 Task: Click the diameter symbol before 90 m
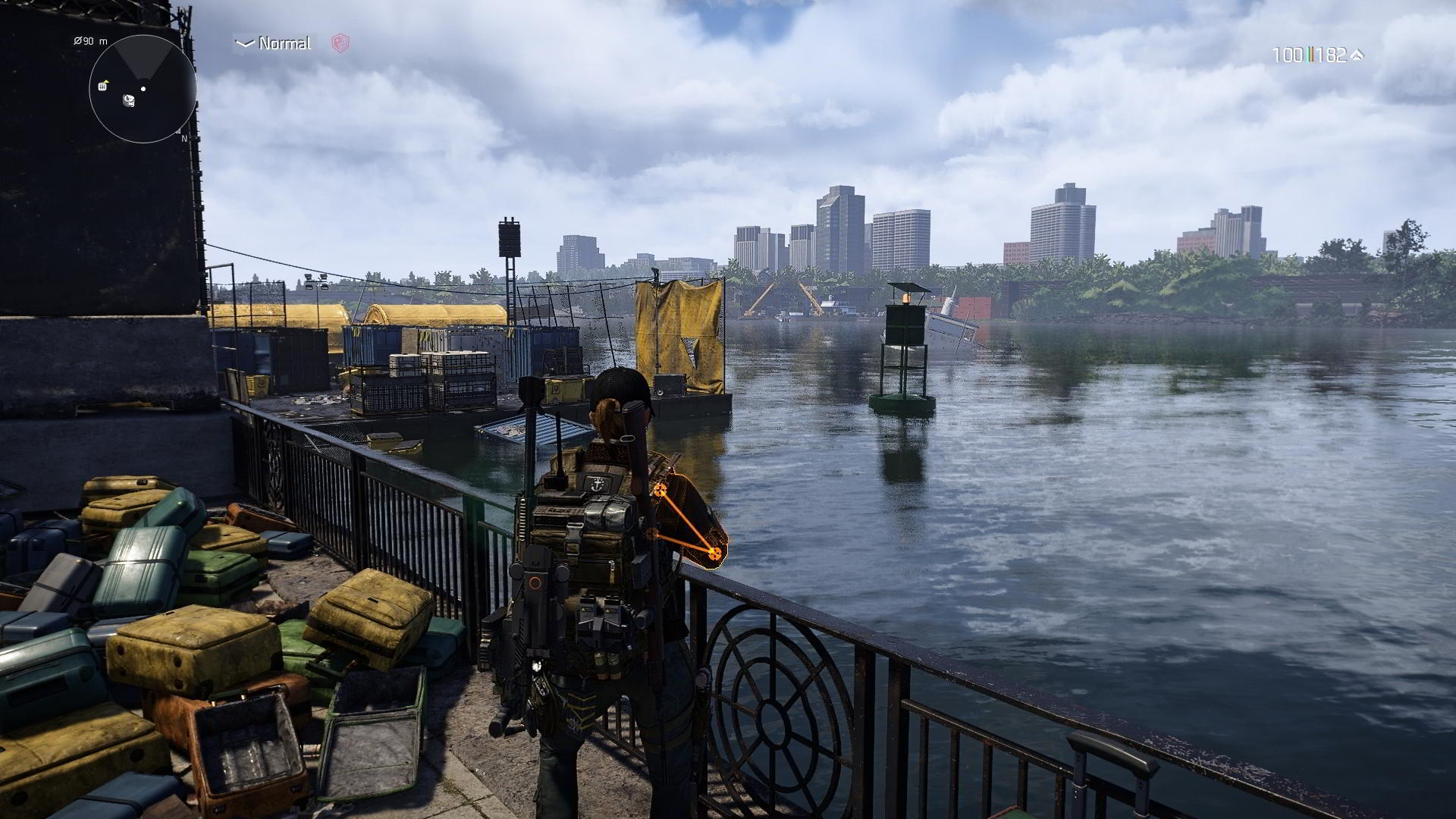coord(78,41)
